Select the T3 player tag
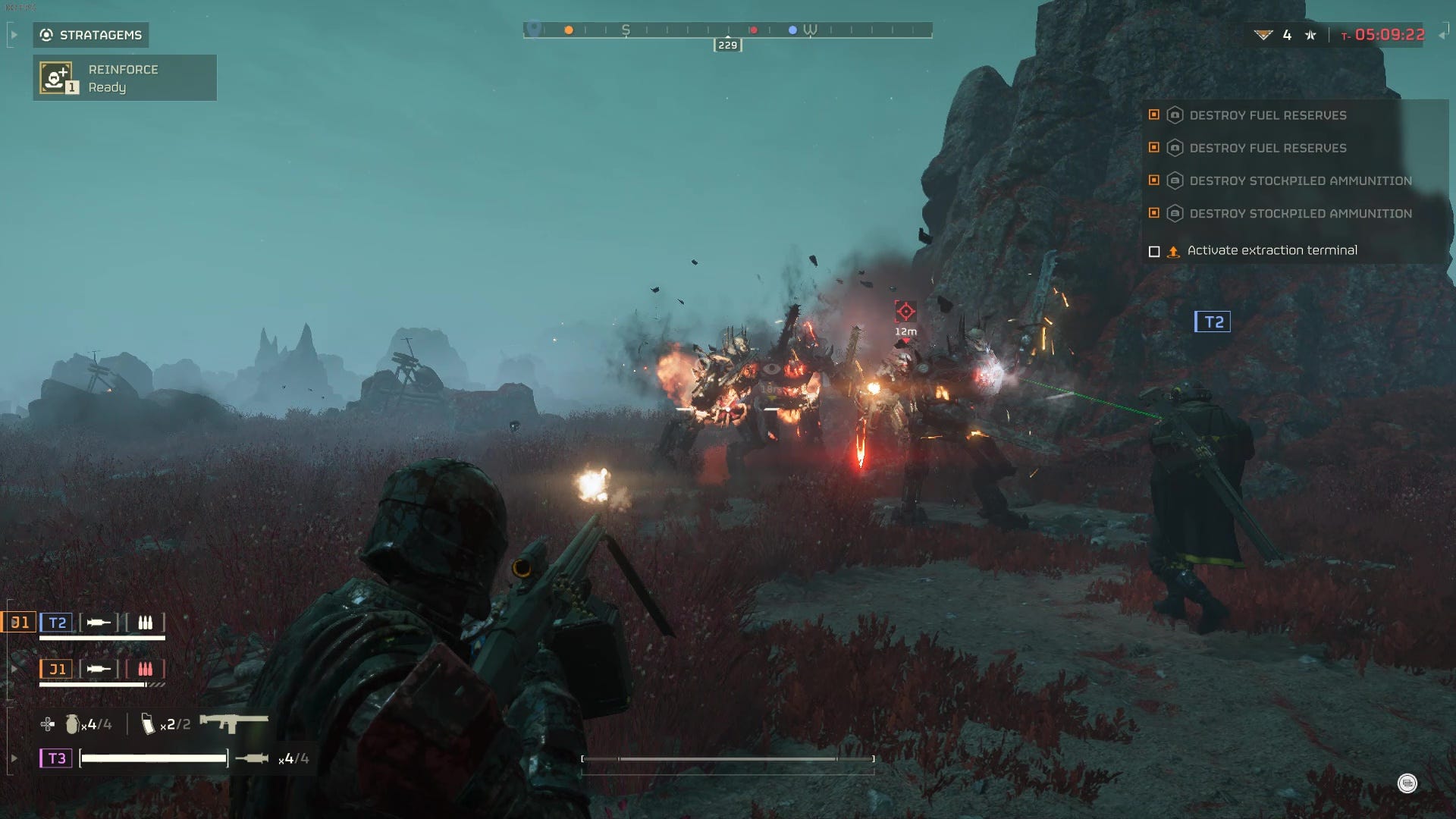 [56, 758]
